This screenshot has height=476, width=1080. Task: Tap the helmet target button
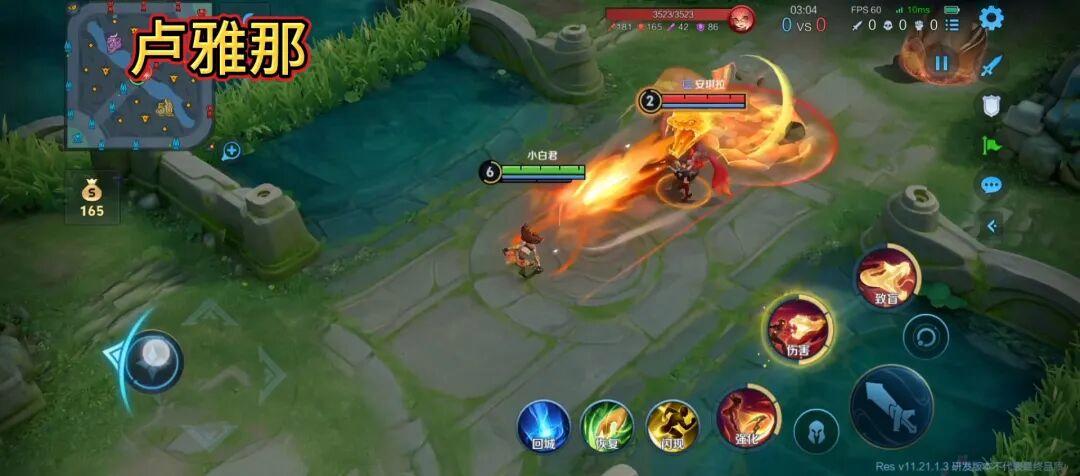pyautogui.click(x=816, y=431)
